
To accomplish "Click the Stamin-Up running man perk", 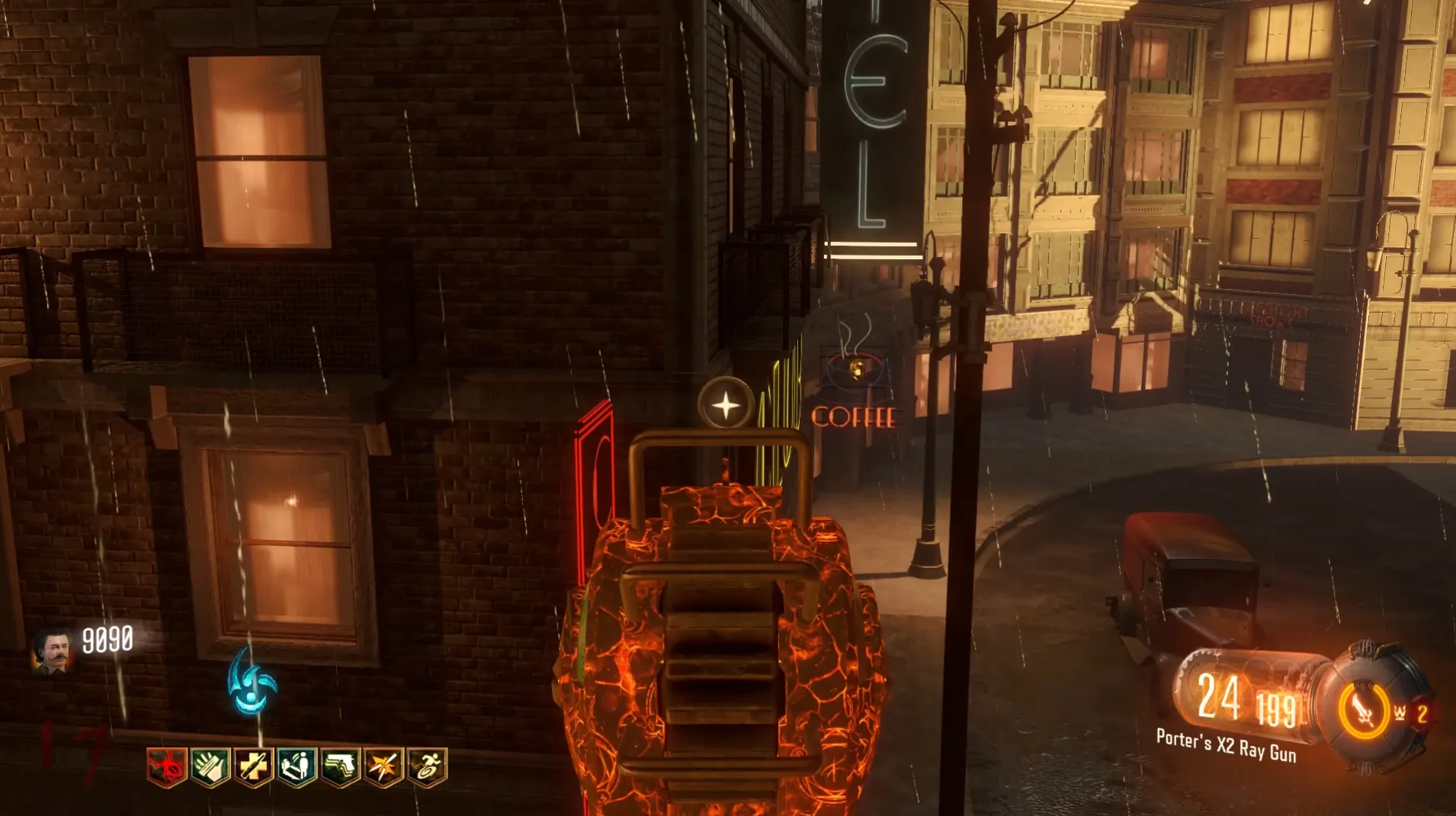I will 427,766.
